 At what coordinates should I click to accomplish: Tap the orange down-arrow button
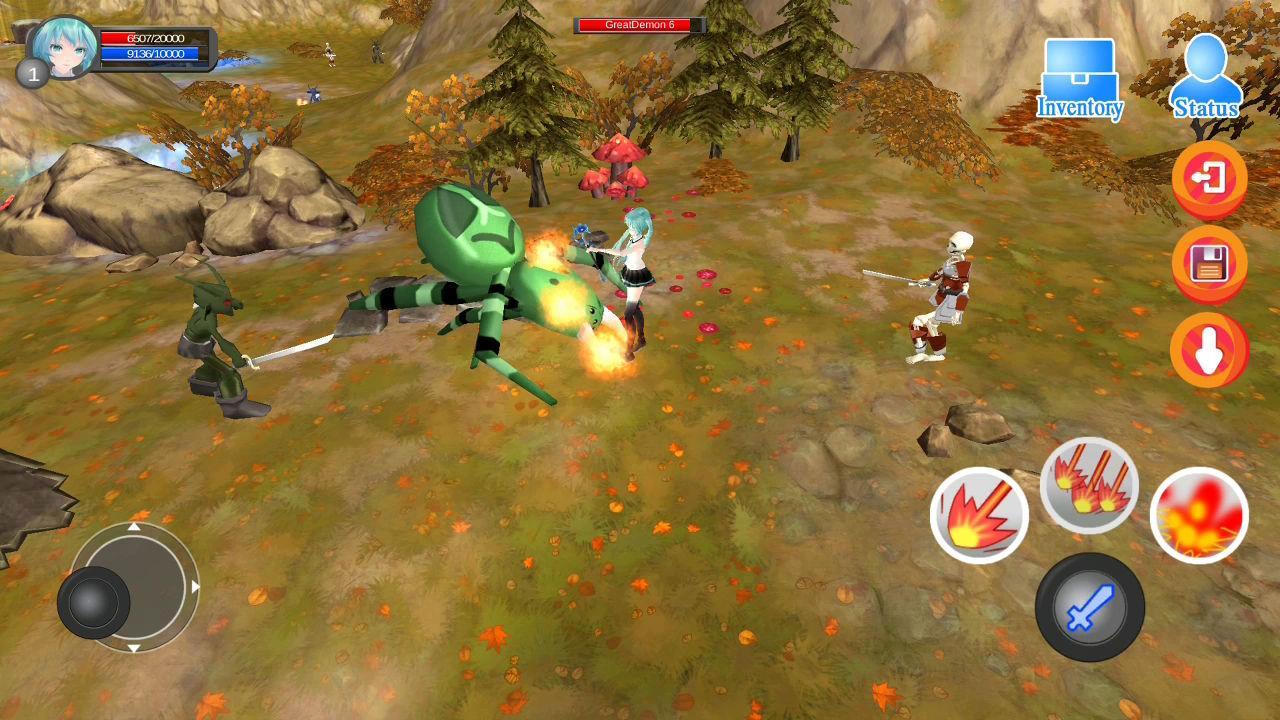(1209, 350)
